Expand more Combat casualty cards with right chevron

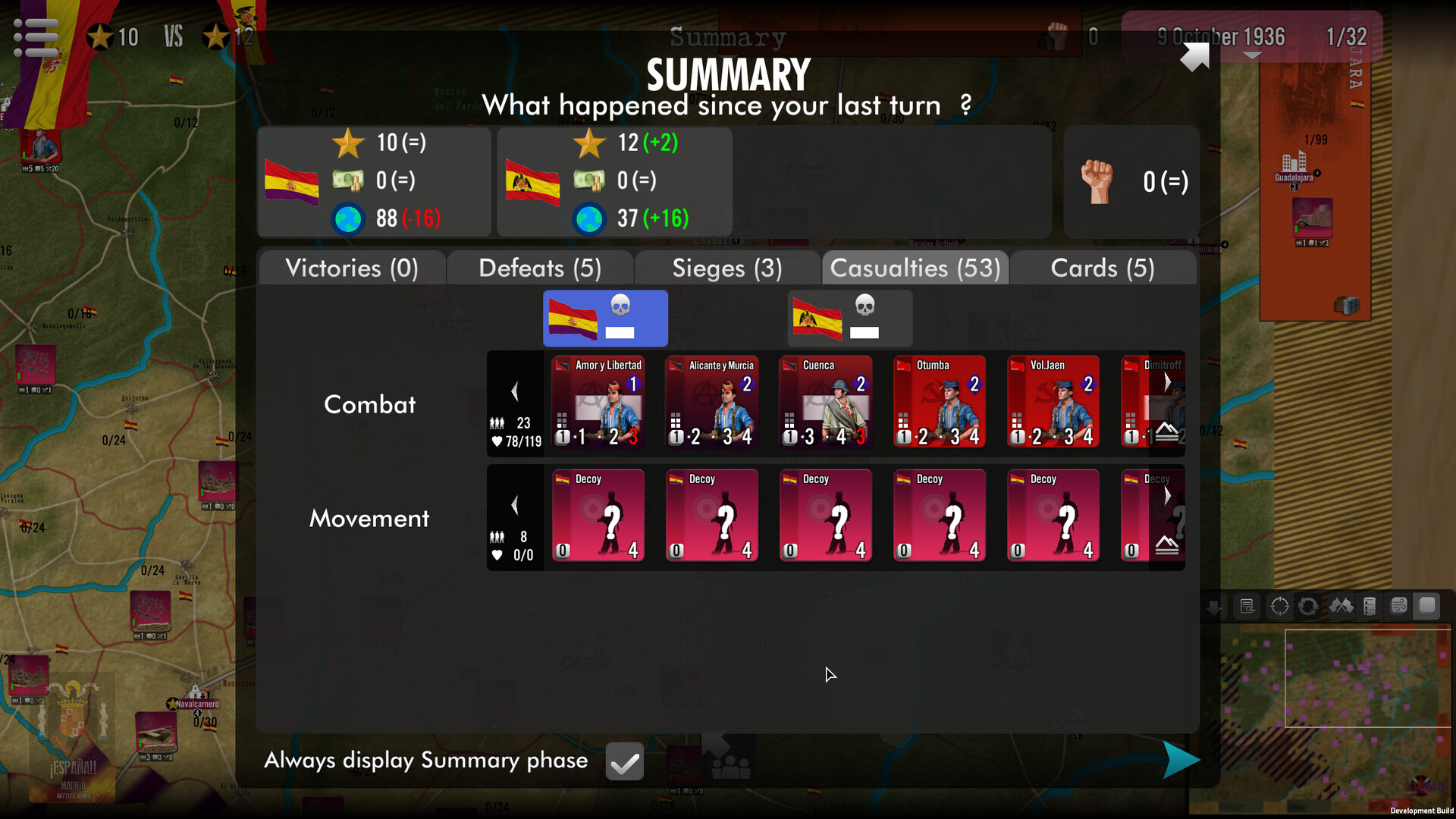coord(1167,383)
